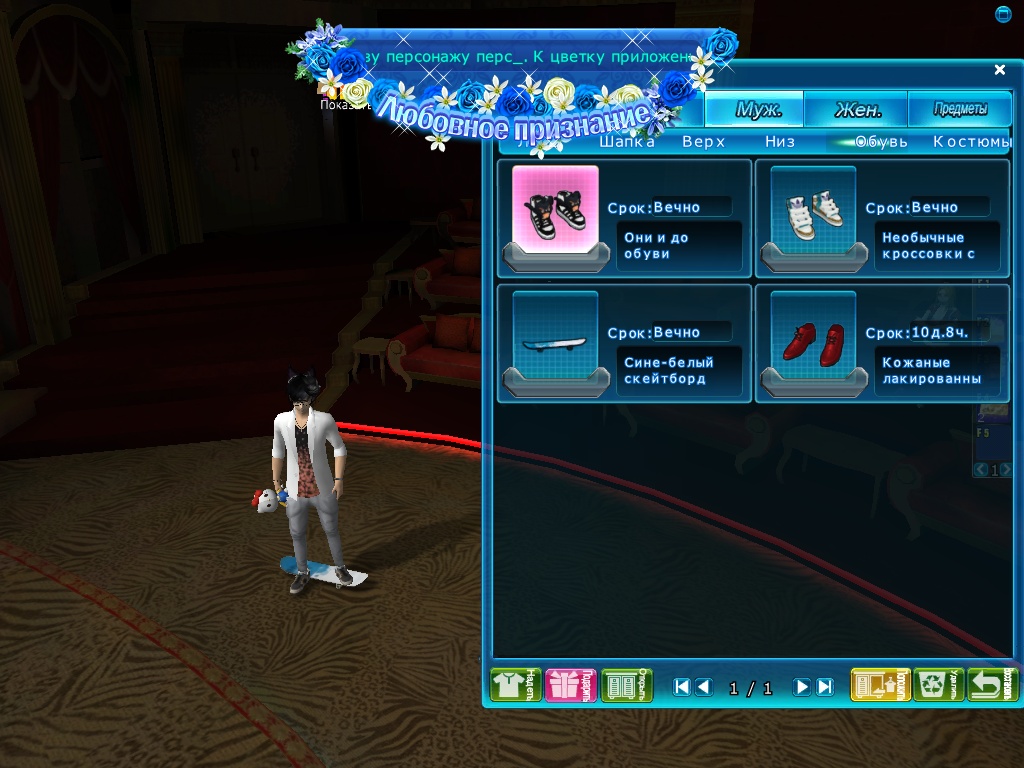Image resolution: width=1024 pixels, height=768 pixels.
Task: Click the green return arrow button
Action: (994, 686)
